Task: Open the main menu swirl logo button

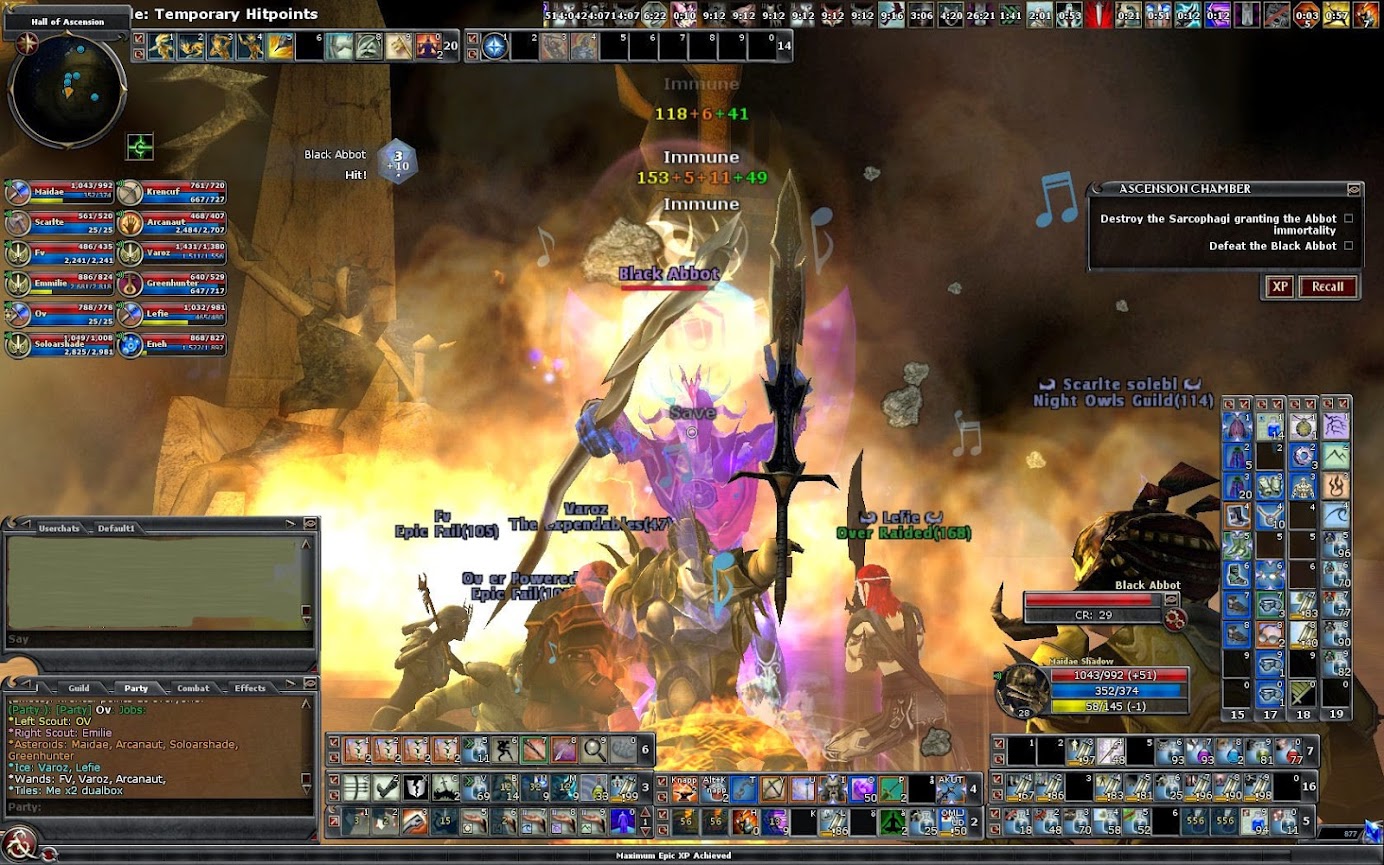Action: [x=19, y=842]
